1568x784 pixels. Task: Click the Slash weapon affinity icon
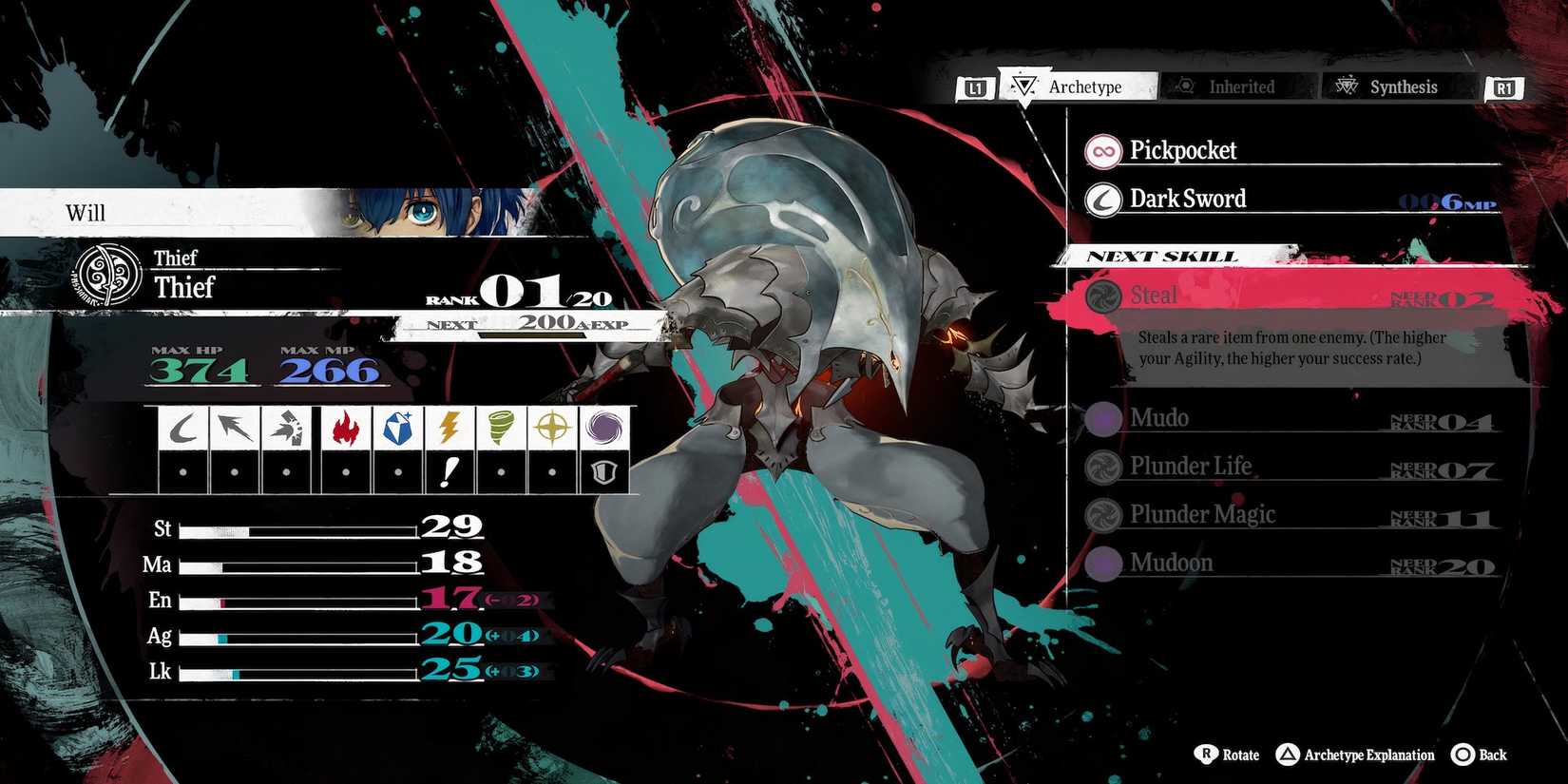pos(181,428)
